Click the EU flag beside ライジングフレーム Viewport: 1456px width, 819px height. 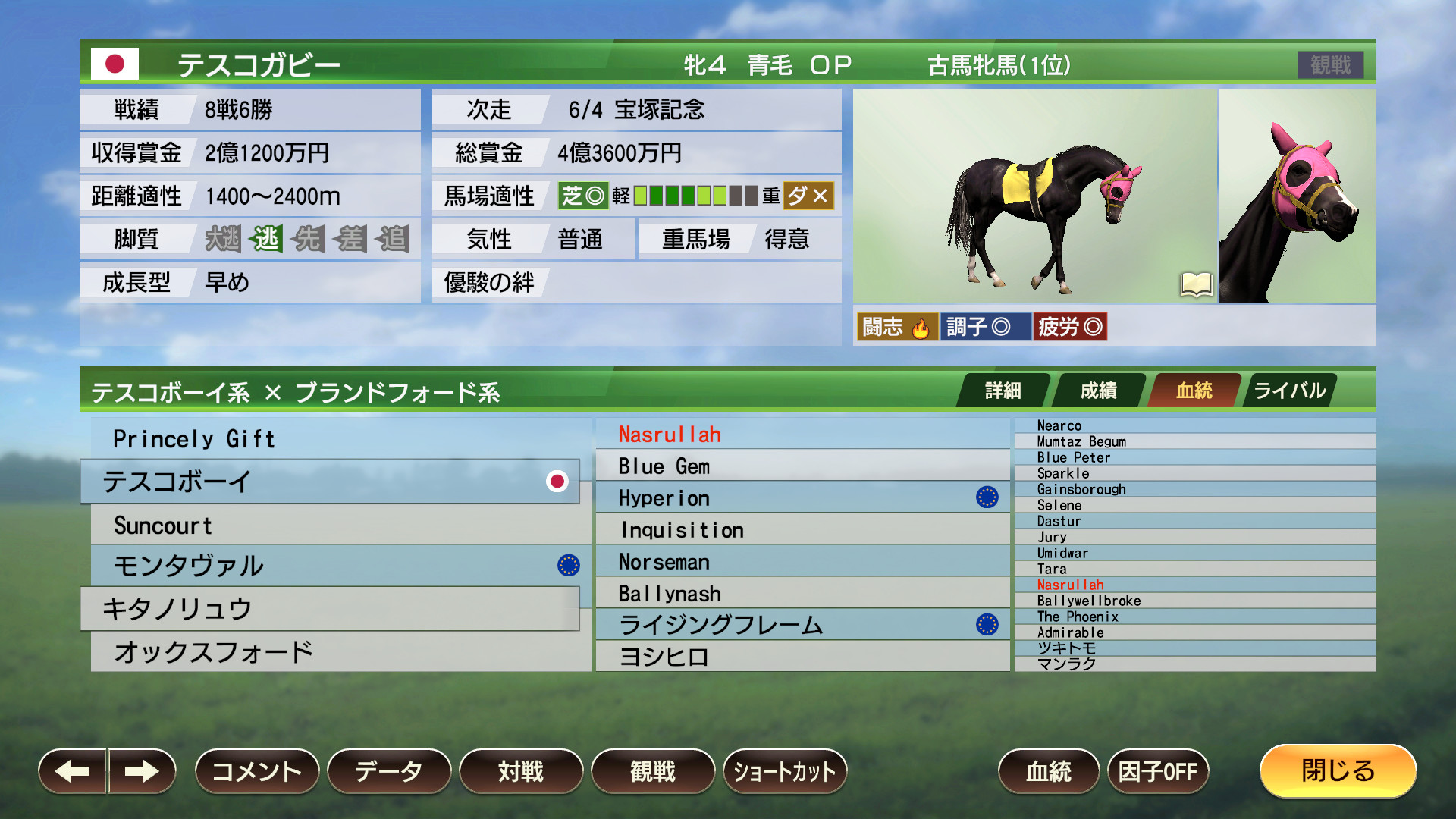coord(987,625)
